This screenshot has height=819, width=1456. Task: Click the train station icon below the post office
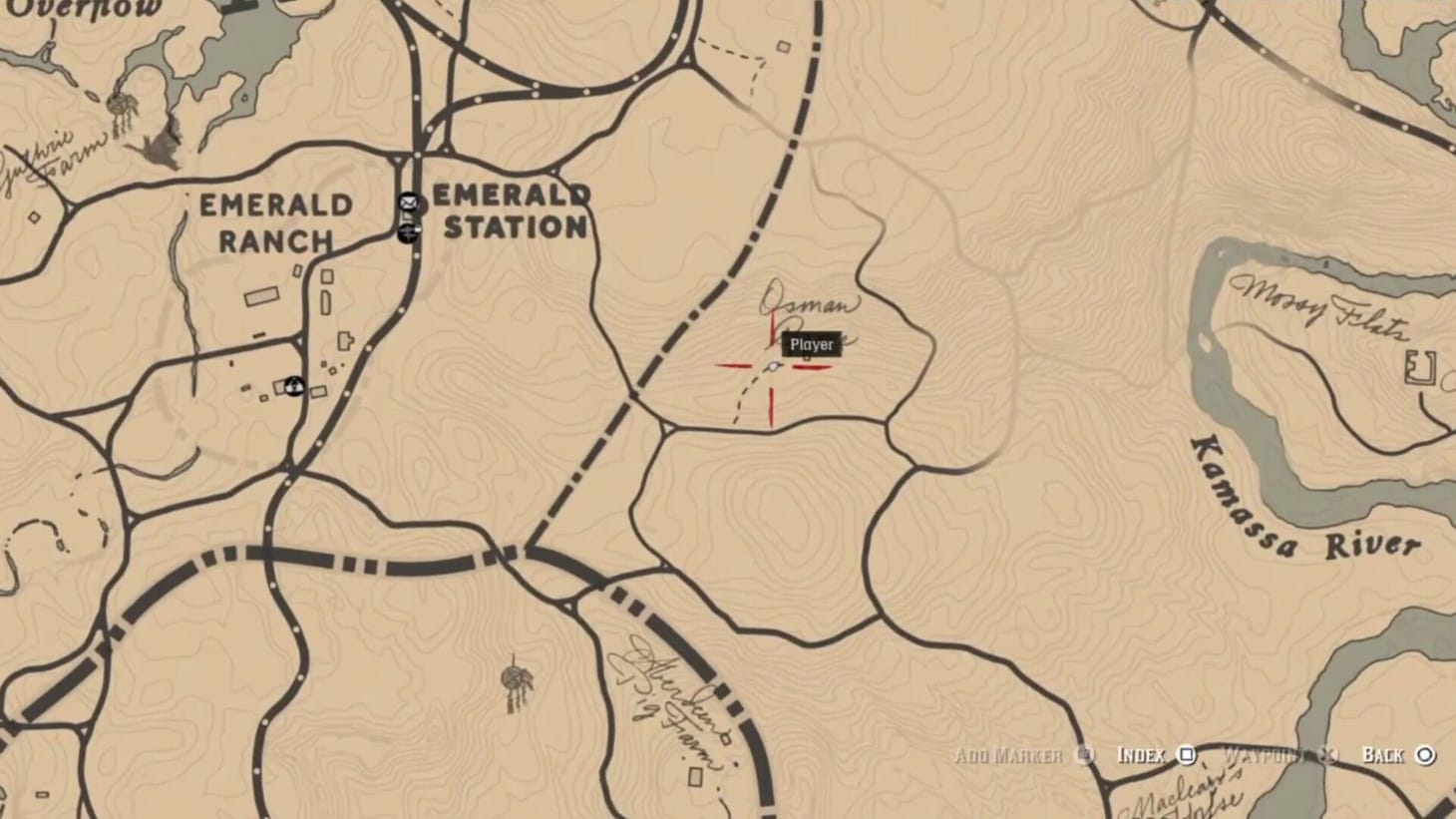pyautogui.click(x=408, y=235)
